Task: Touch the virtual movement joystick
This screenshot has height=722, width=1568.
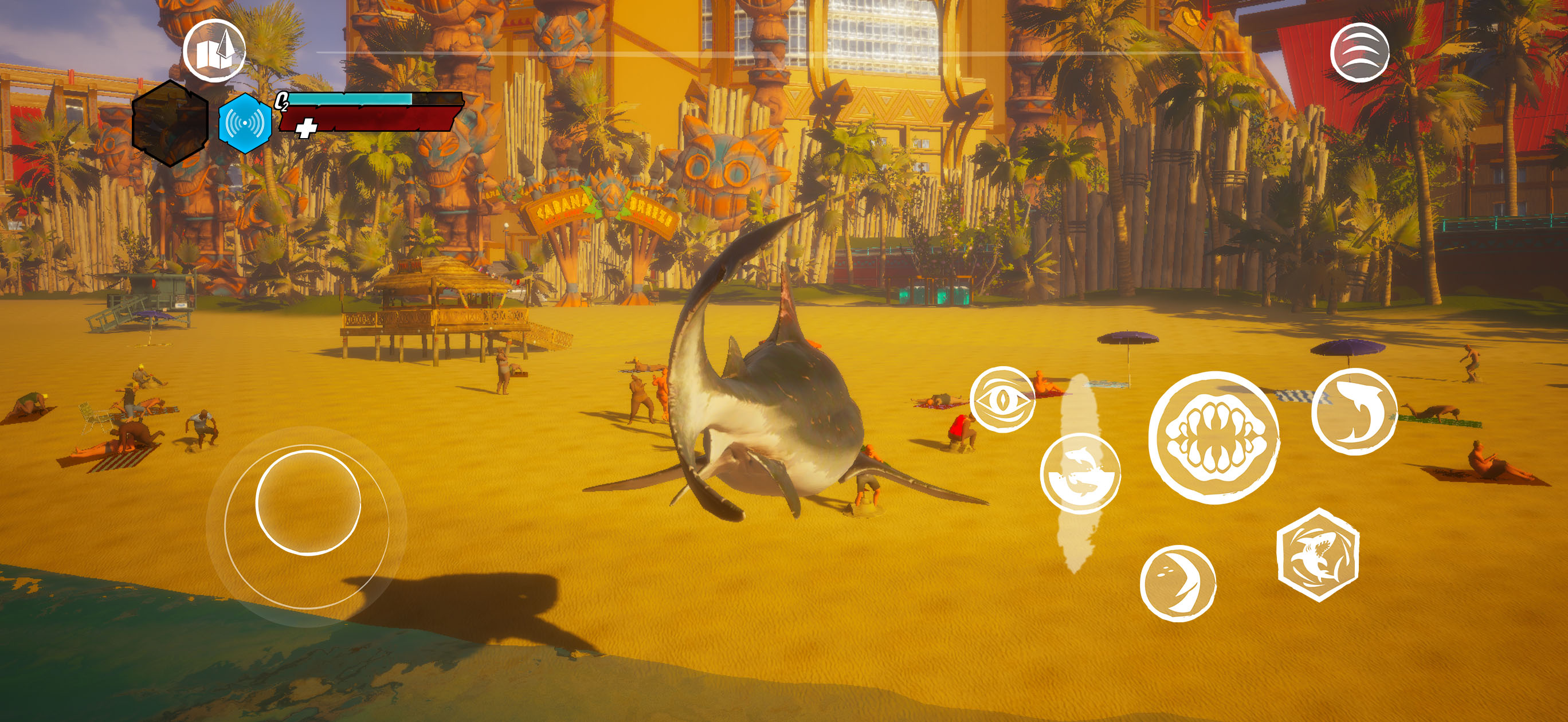Action: tap(307, 503)
